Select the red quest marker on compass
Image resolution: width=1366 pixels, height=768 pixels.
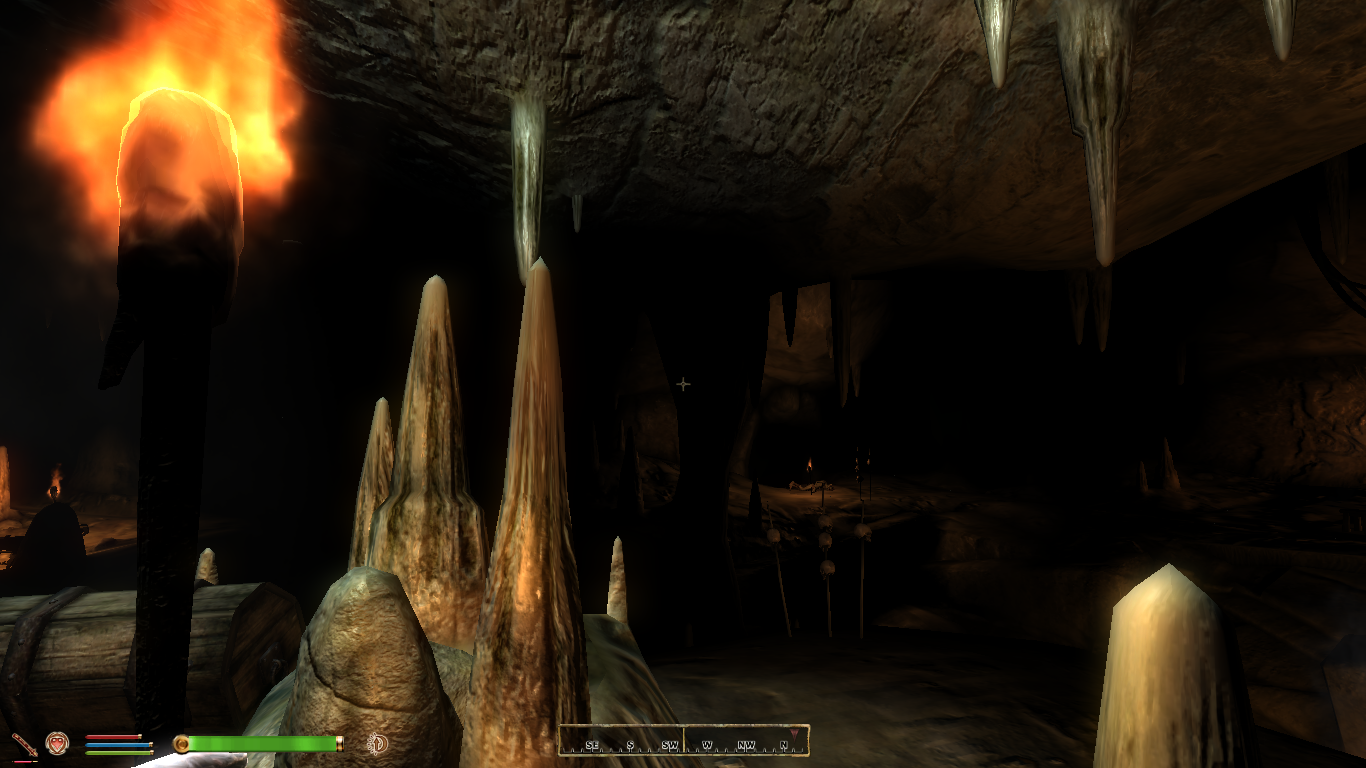point(794,734)
